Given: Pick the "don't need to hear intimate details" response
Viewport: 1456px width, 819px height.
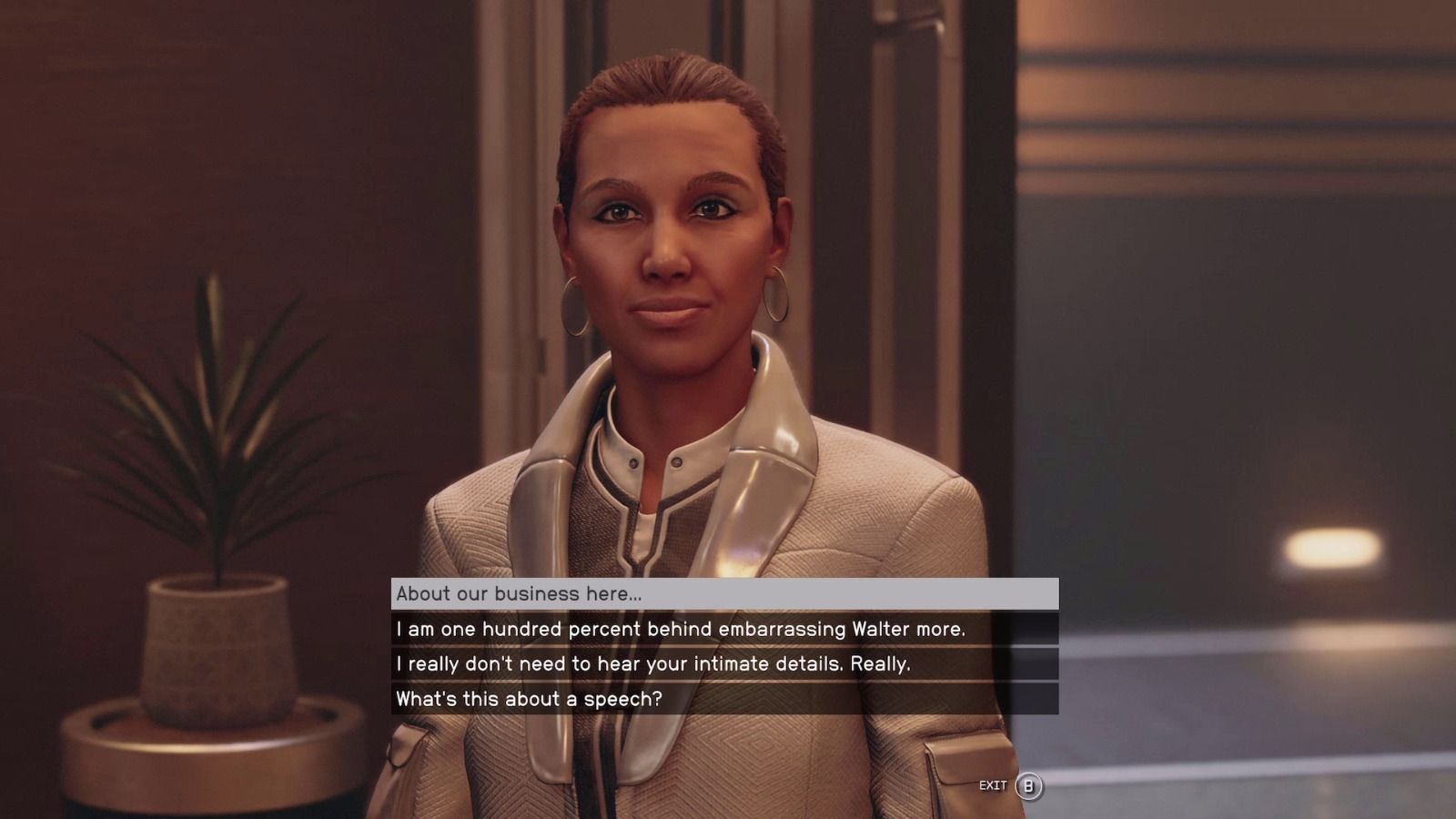Looking at the screenshot, I should tap(724, 663).
